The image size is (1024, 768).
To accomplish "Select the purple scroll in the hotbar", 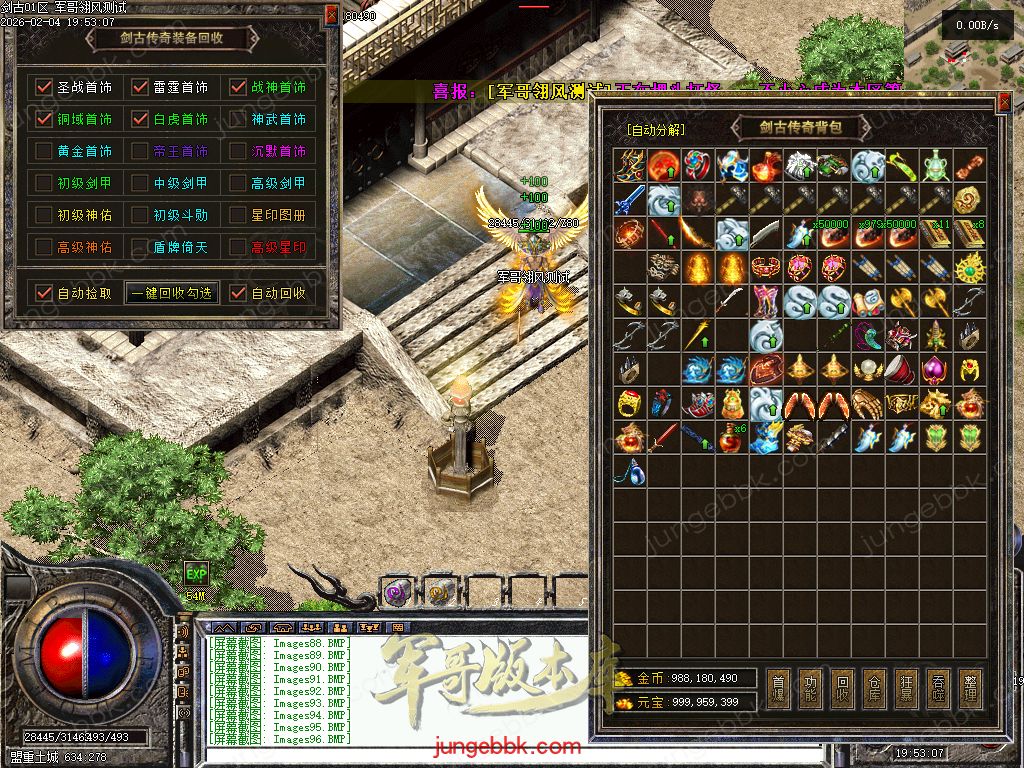I will tap(397, 592).
